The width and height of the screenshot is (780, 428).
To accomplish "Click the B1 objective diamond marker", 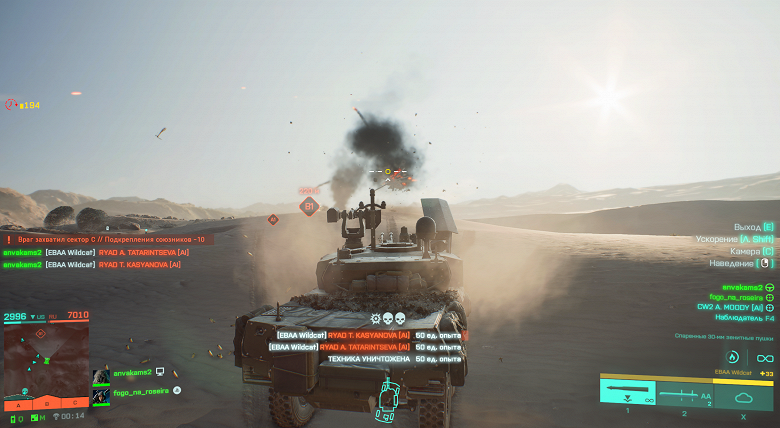I will click(309, 207).
